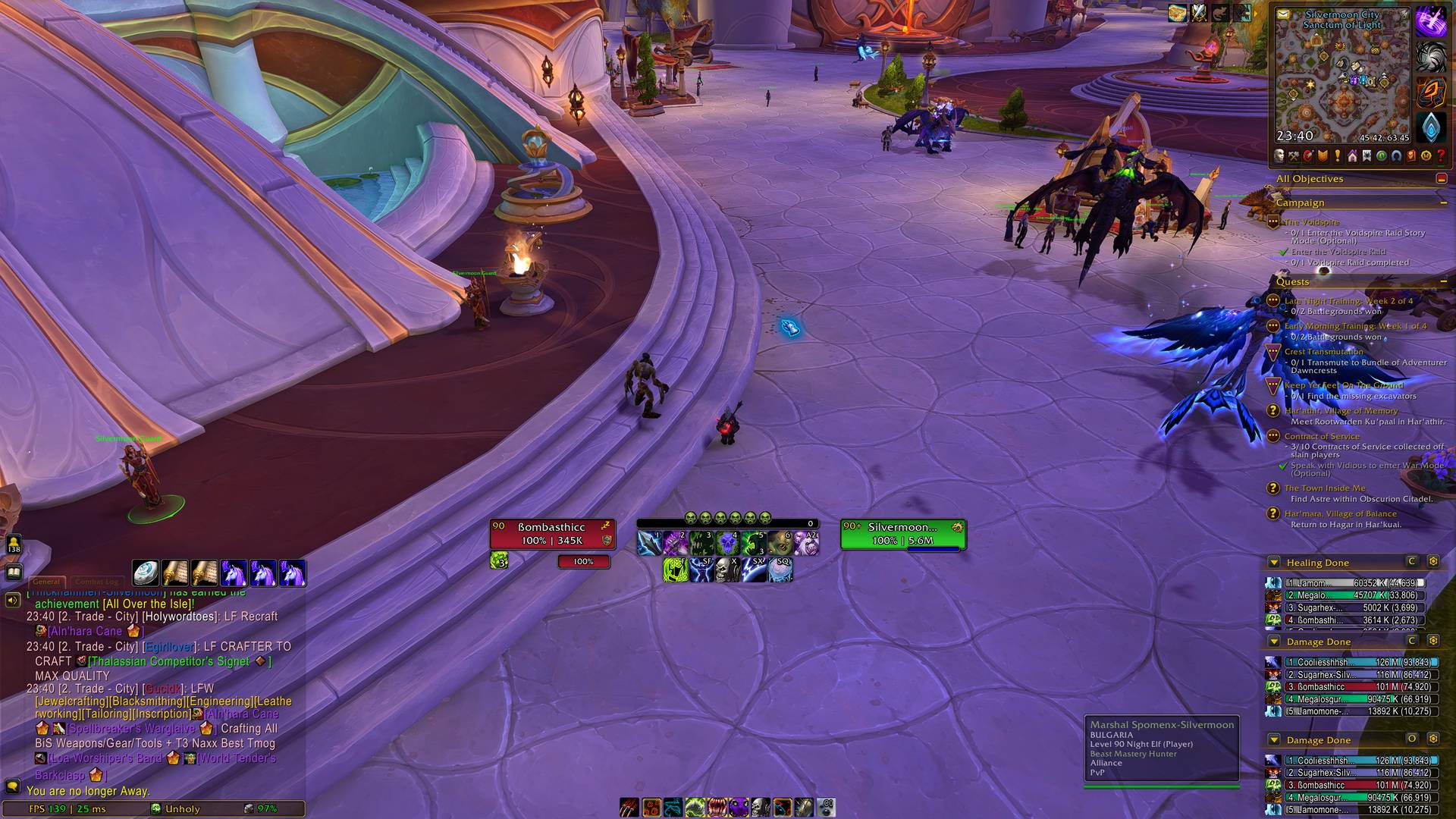
Task: Collapse the Campaign objectives section
Action: click(1443, 203)
